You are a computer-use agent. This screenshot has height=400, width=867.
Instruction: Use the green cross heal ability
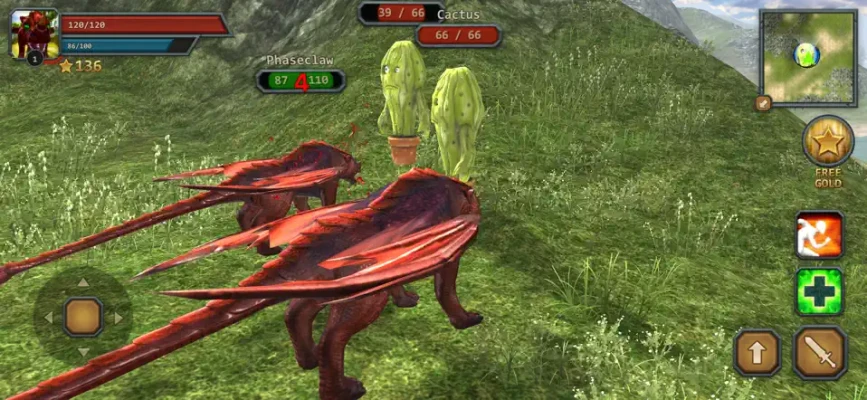(819, 292)
